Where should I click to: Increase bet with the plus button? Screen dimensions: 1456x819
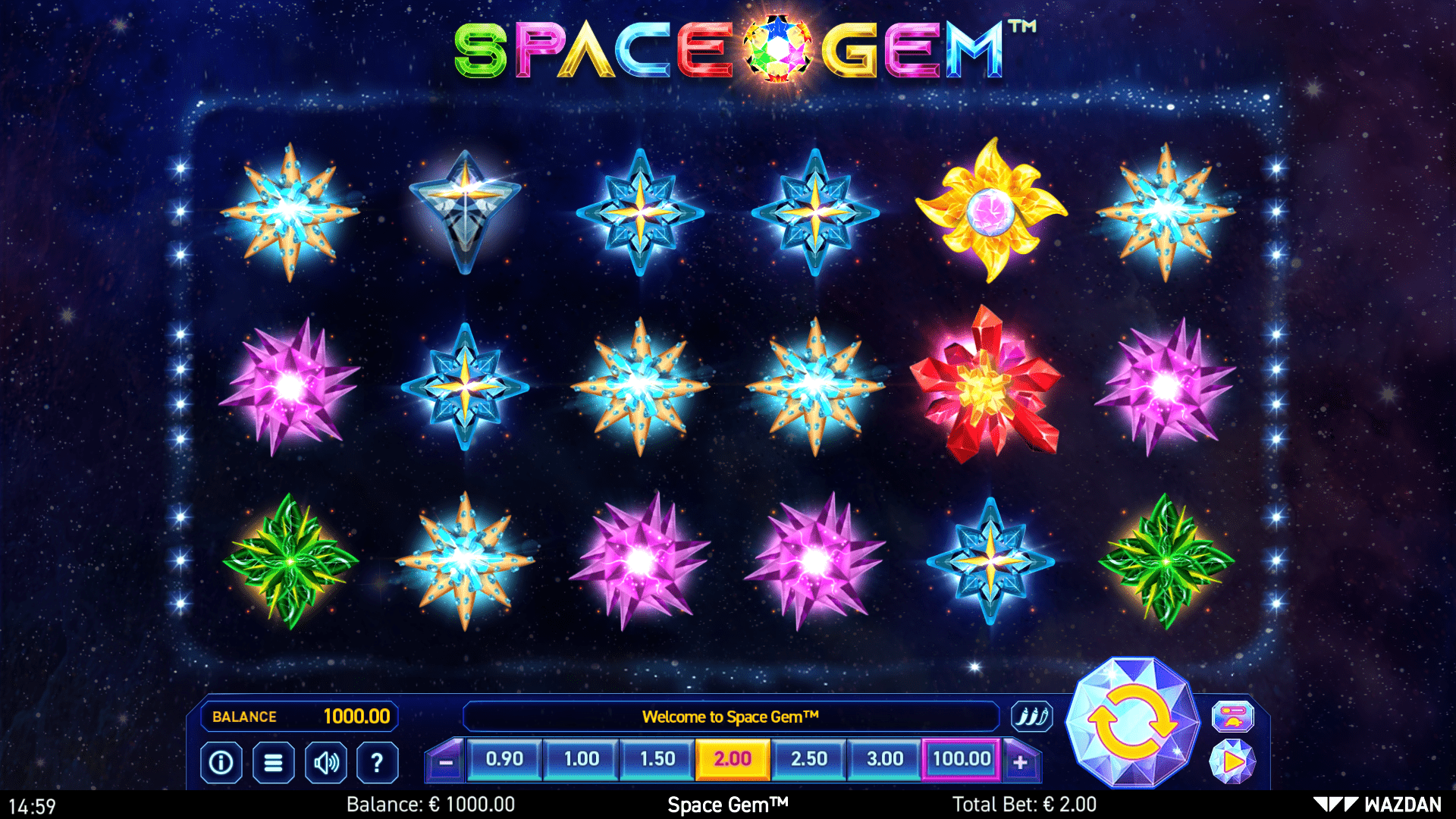tap(1021, 762)
